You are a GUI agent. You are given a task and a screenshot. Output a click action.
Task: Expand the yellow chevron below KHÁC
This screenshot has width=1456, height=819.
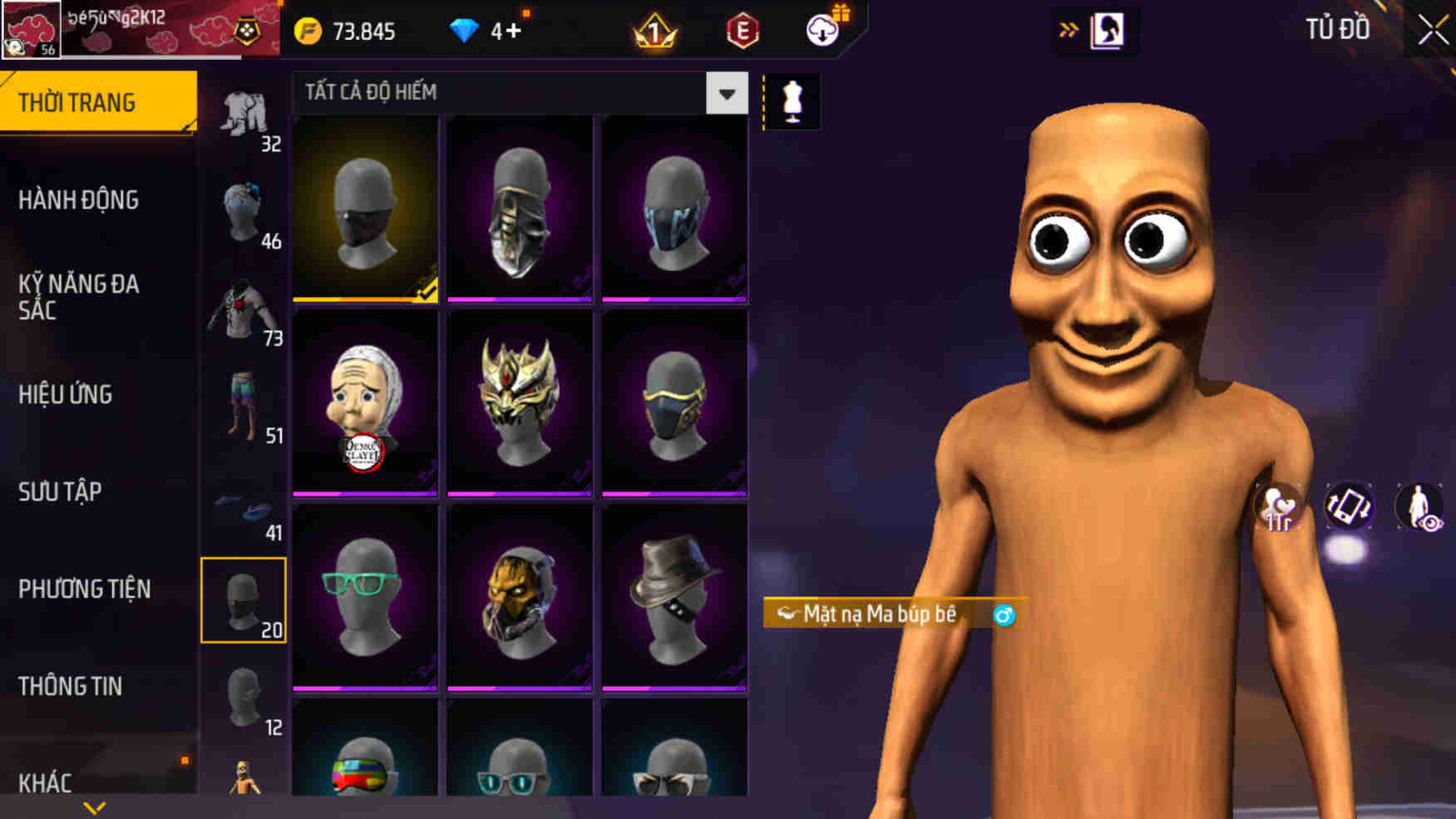coord(94,805)
